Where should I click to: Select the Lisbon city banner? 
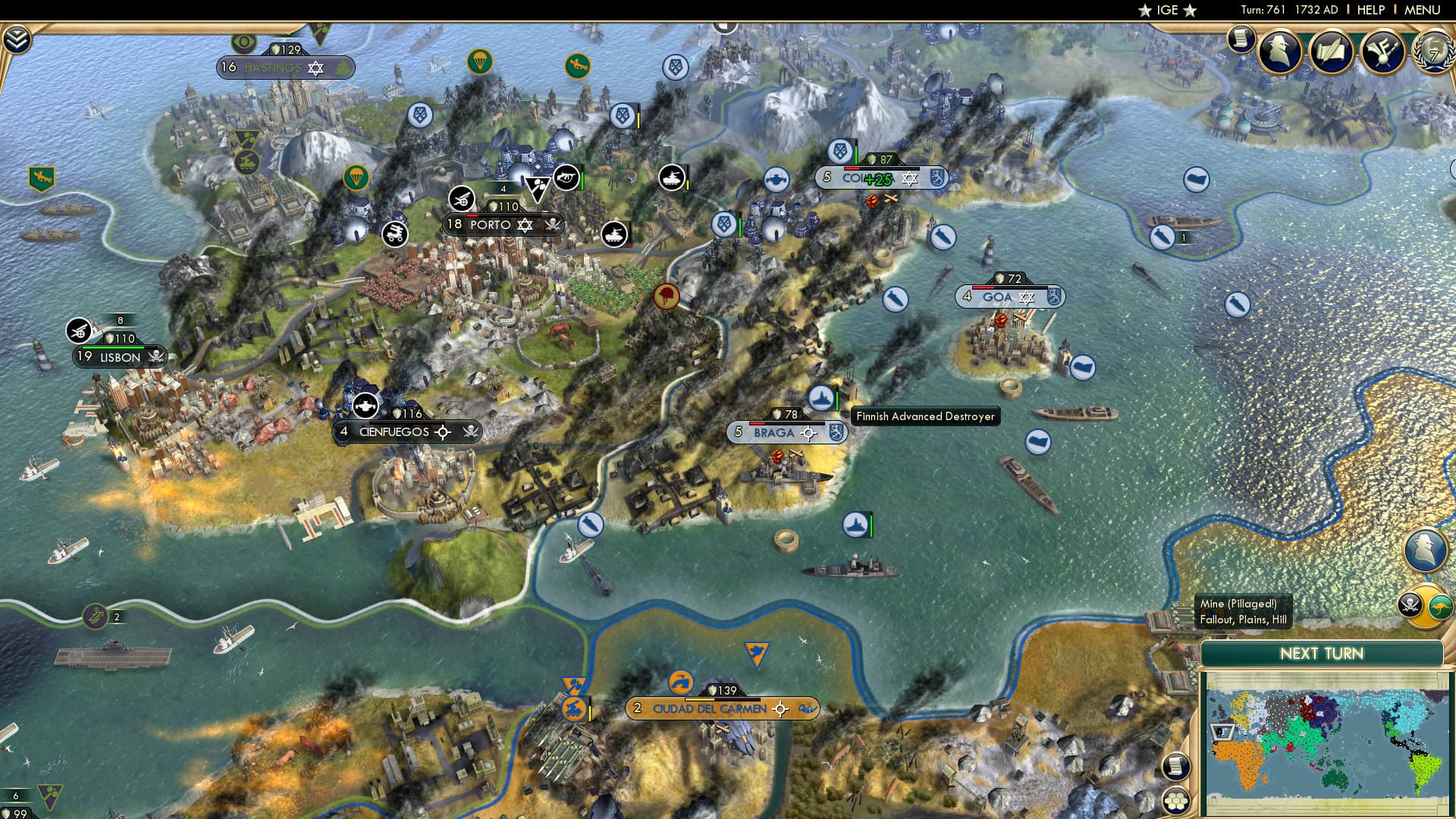pyautogui.click(x=118, y=356)
